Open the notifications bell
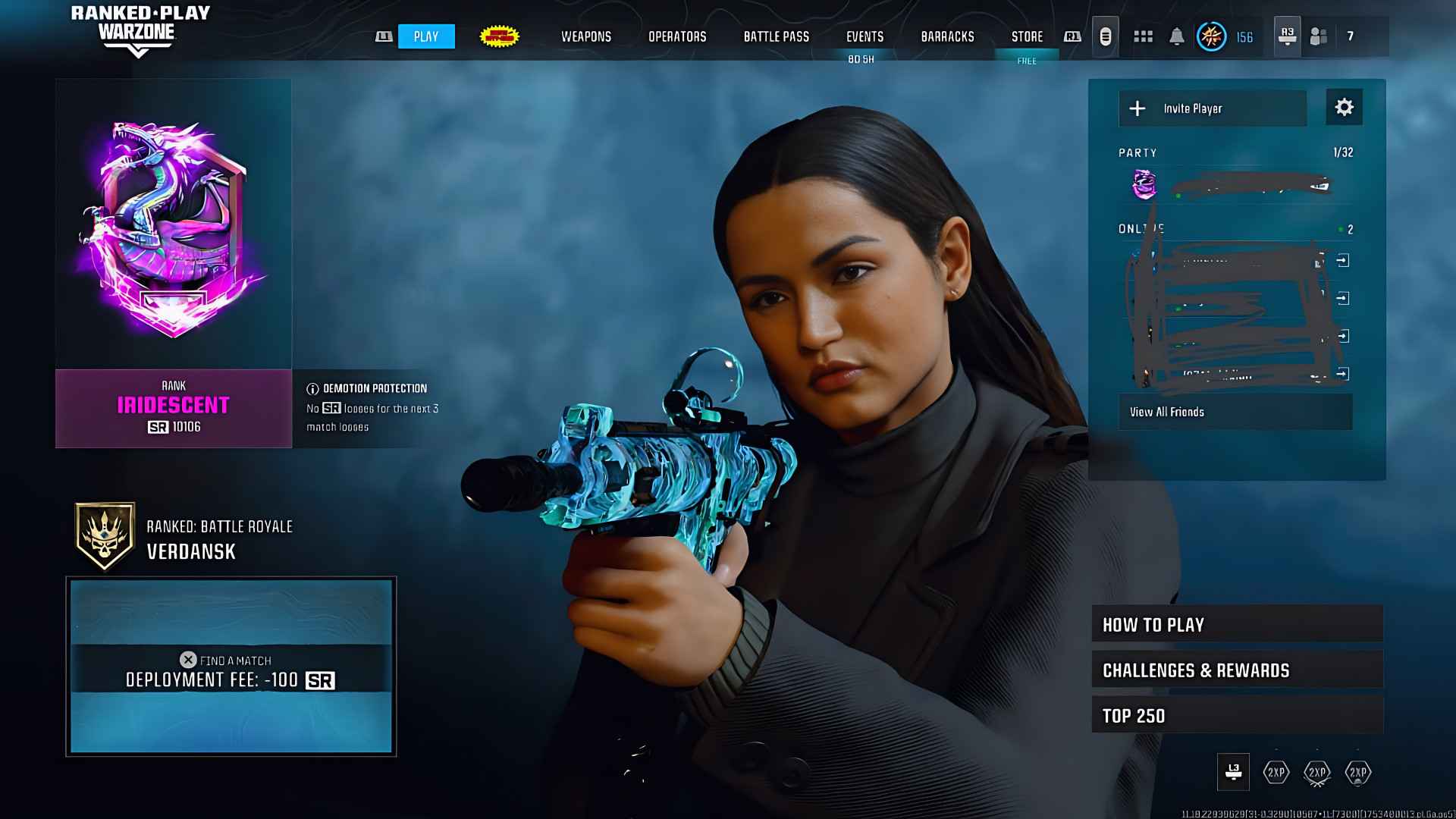Image resolution: width=1456 pixels, height=819 pixels. pos(1176,36)
